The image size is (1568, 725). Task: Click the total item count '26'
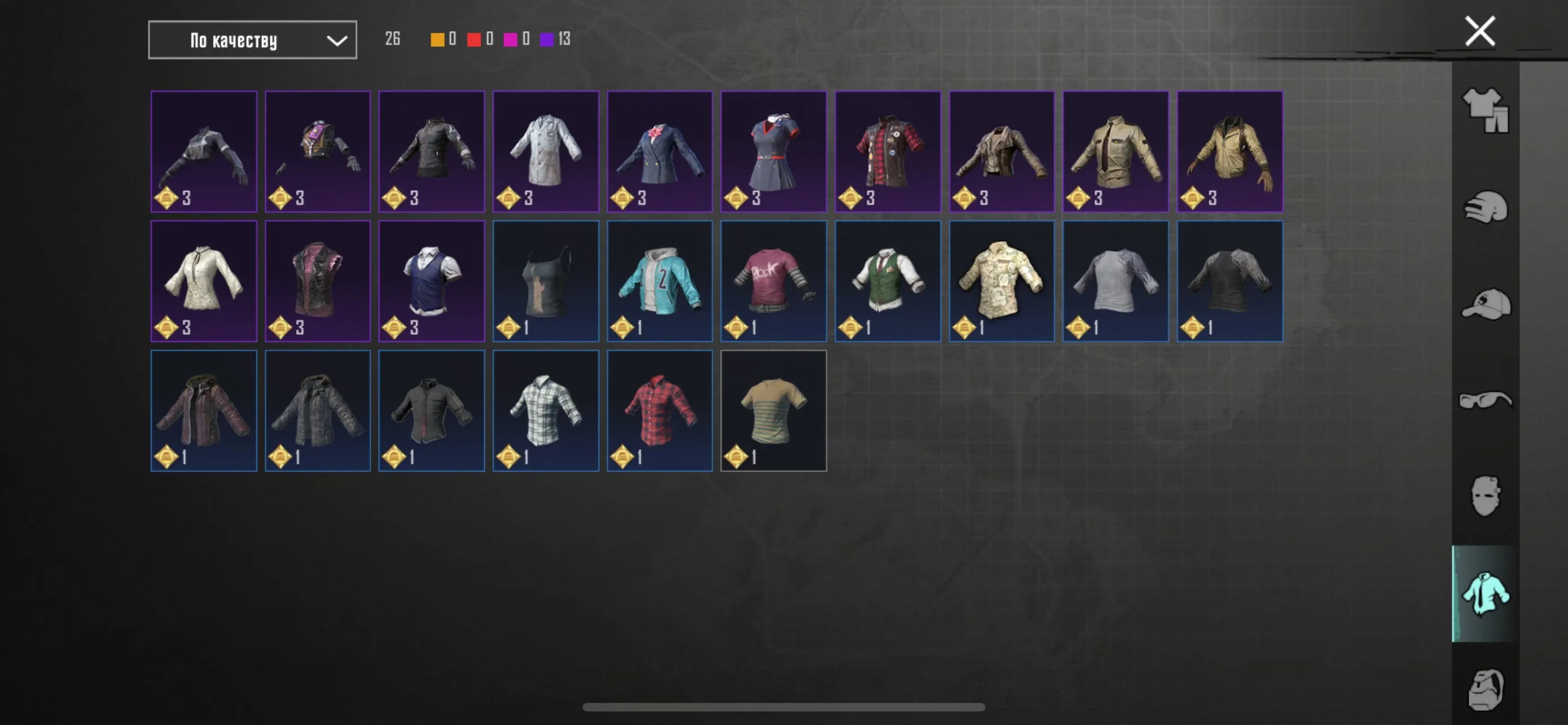[x=392, y=38]
